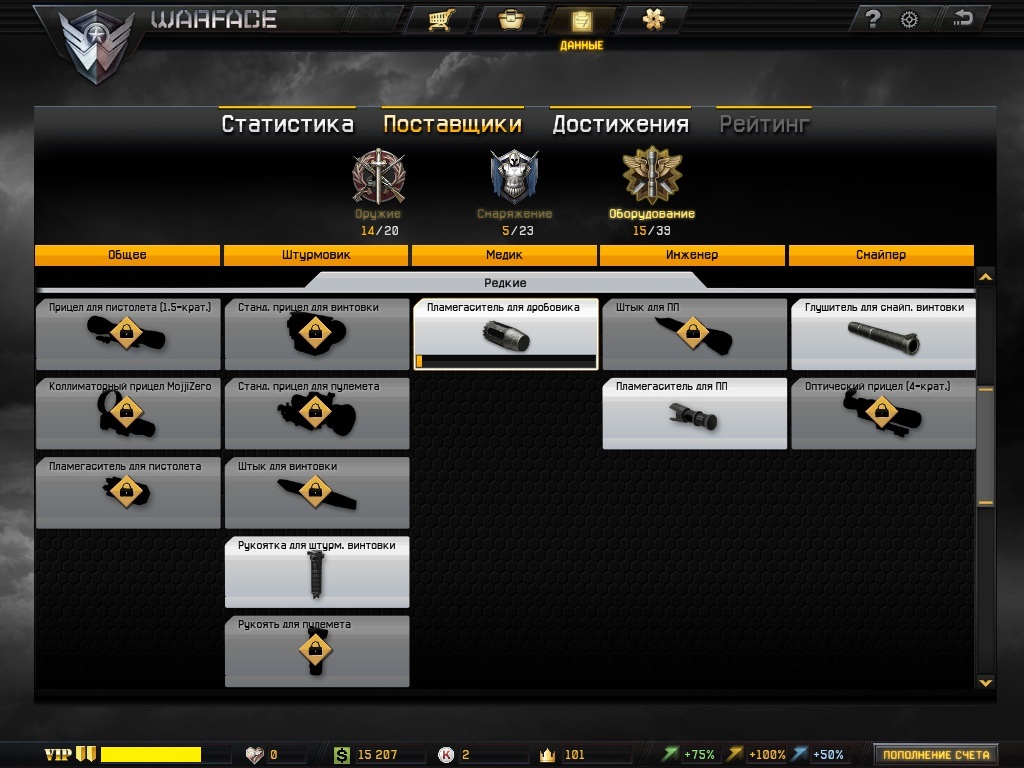The height and width of the screenshot is (768, 1024).
Task: Select Рукоятка для штурм. винтовки item
Action: point(317,572)
